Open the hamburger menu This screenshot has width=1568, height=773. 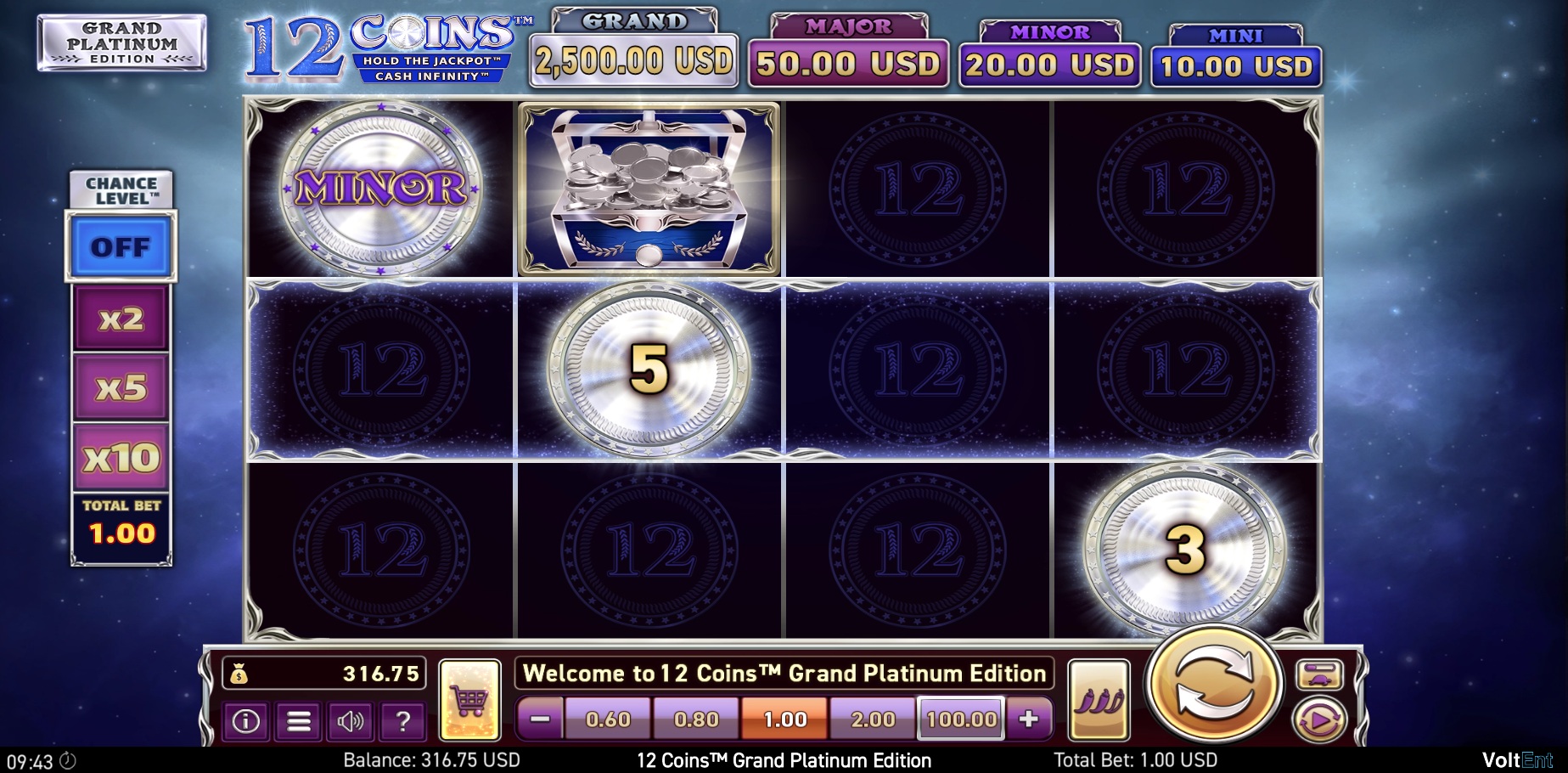click(299, 723)
